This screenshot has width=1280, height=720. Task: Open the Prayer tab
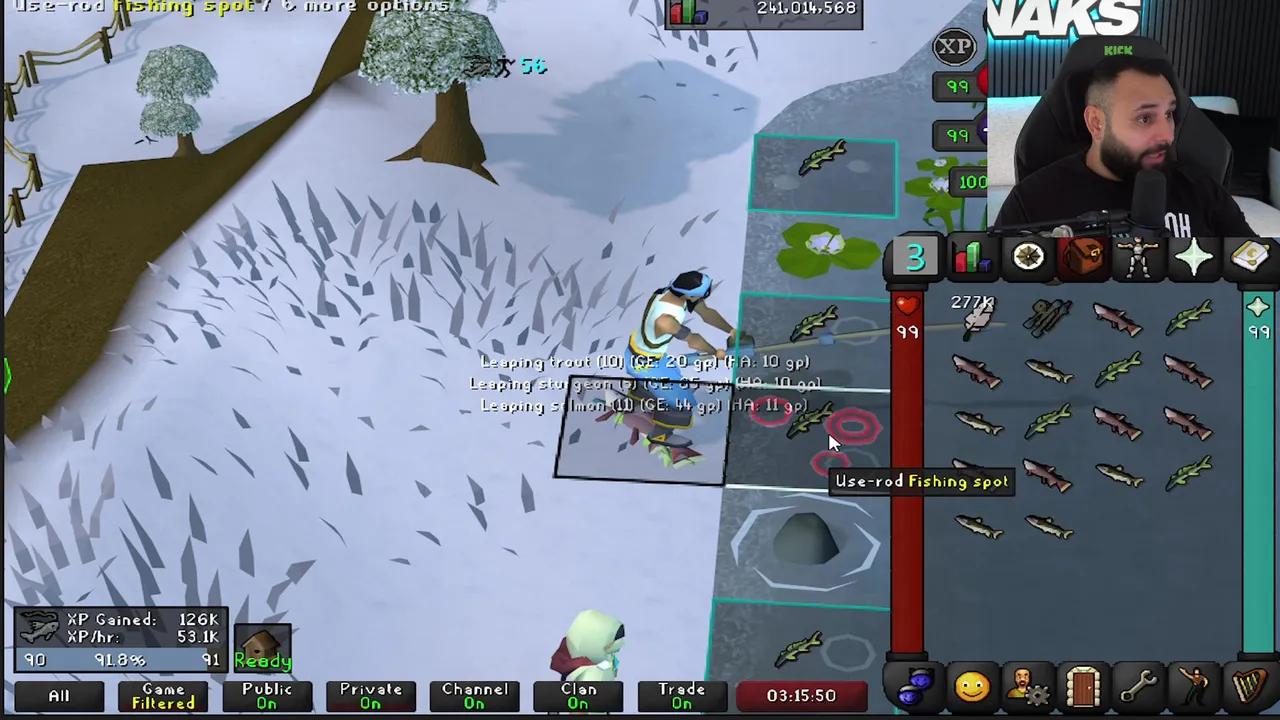(x=1196, y=258)
